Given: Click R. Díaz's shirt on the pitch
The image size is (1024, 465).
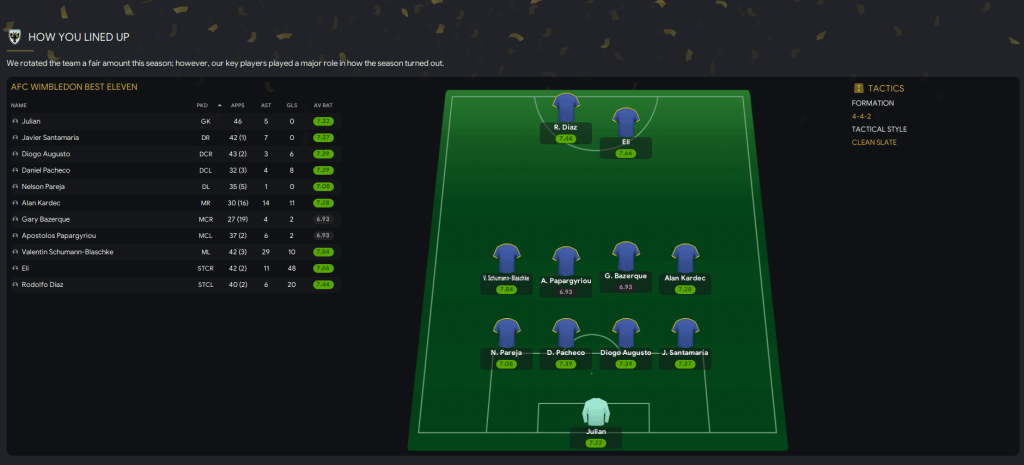Looking at the screenshot, I should click(566, 107).
